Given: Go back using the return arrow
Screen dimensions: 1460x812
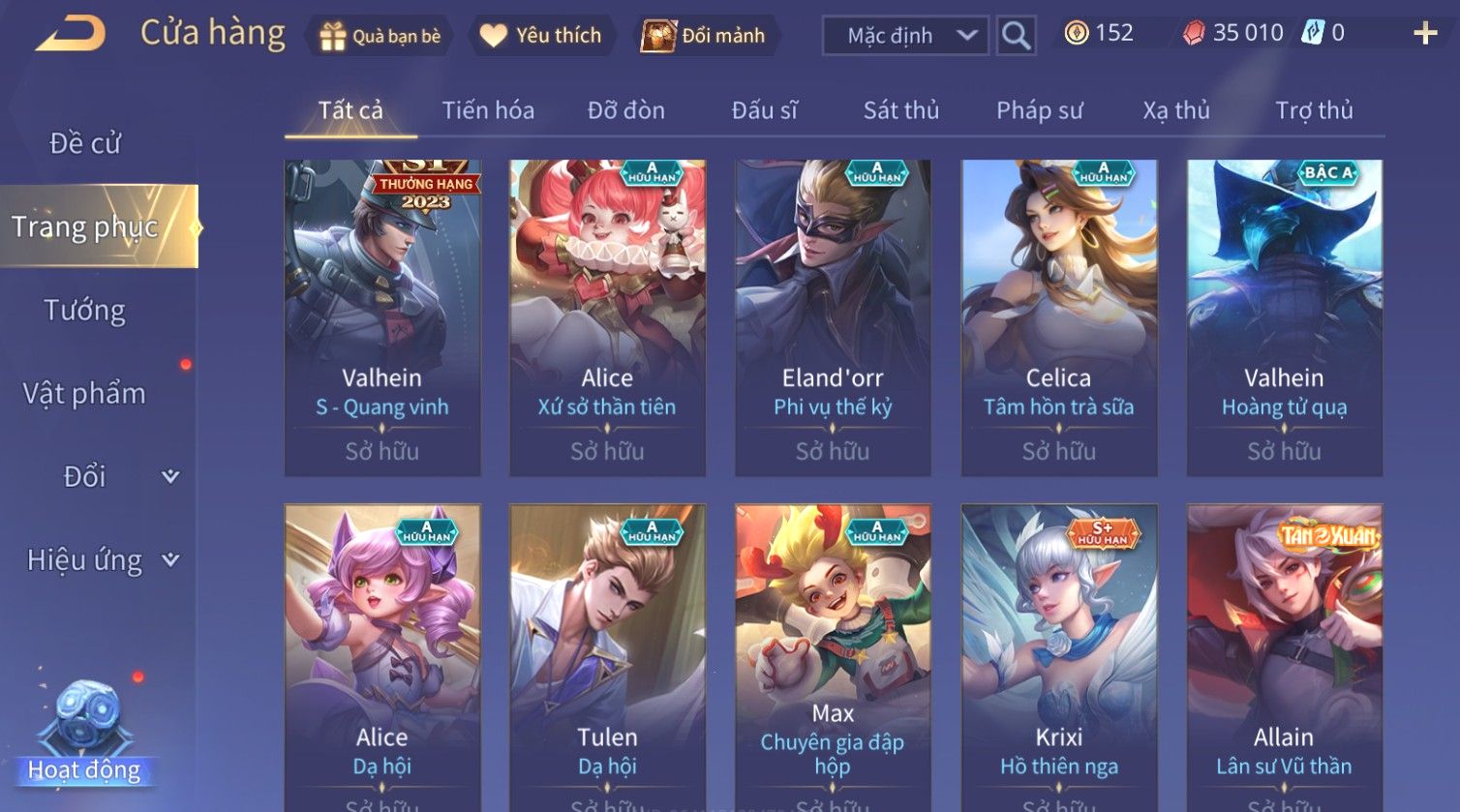Looking at the screenshot, I should tap(72, 35).
